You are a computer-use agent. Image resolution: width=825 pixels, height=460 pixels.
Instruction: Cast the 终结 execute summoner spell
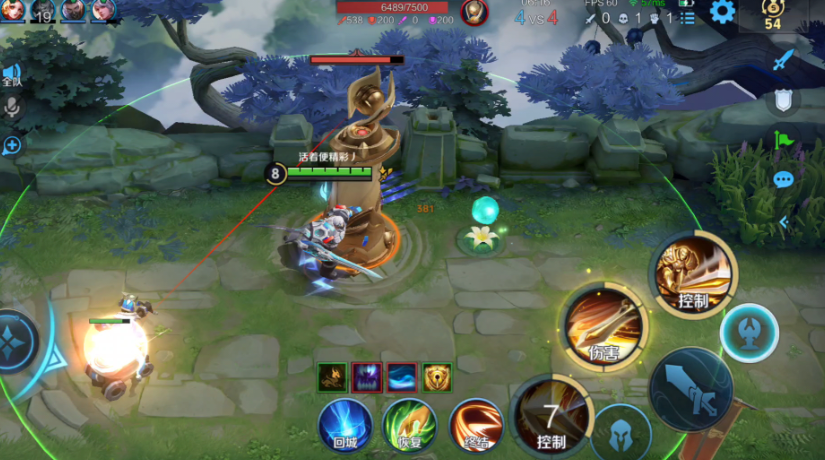475,424
